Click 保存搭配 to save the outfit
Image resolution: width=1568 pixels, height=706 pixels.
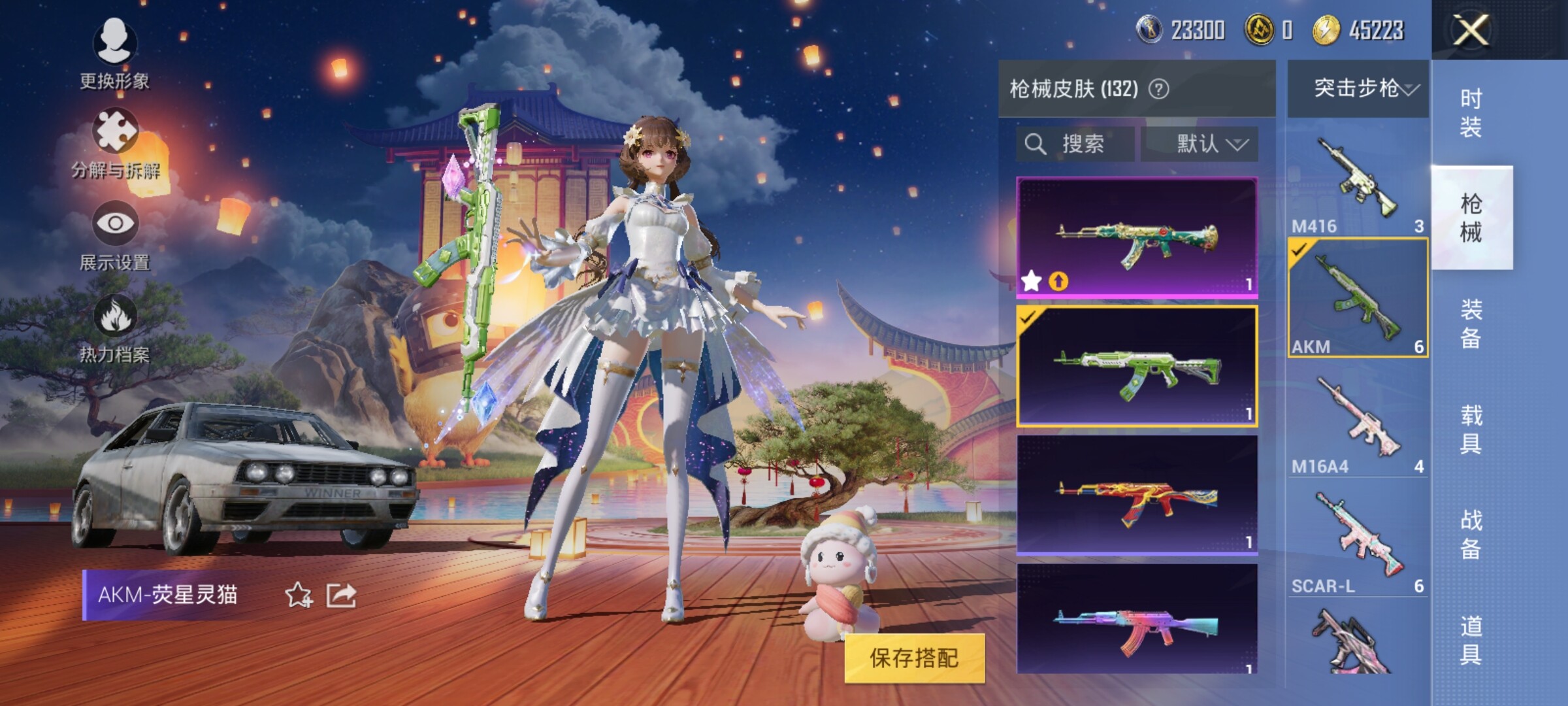[914, 658]
